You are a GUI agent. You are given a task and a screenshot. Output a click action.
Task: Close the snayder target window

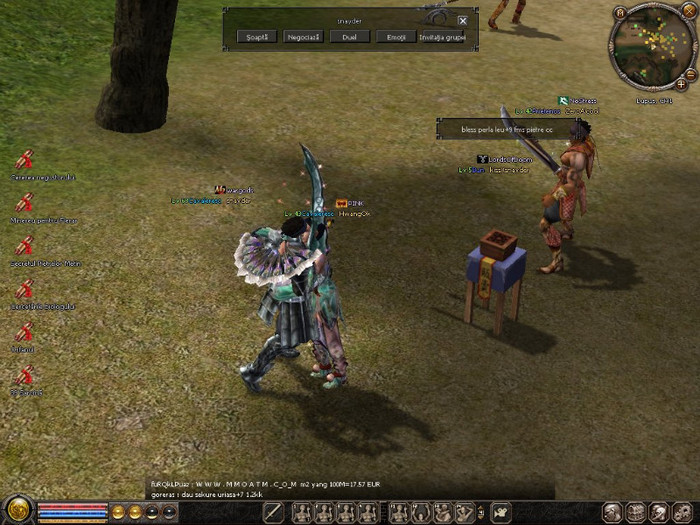click(462, 20)
